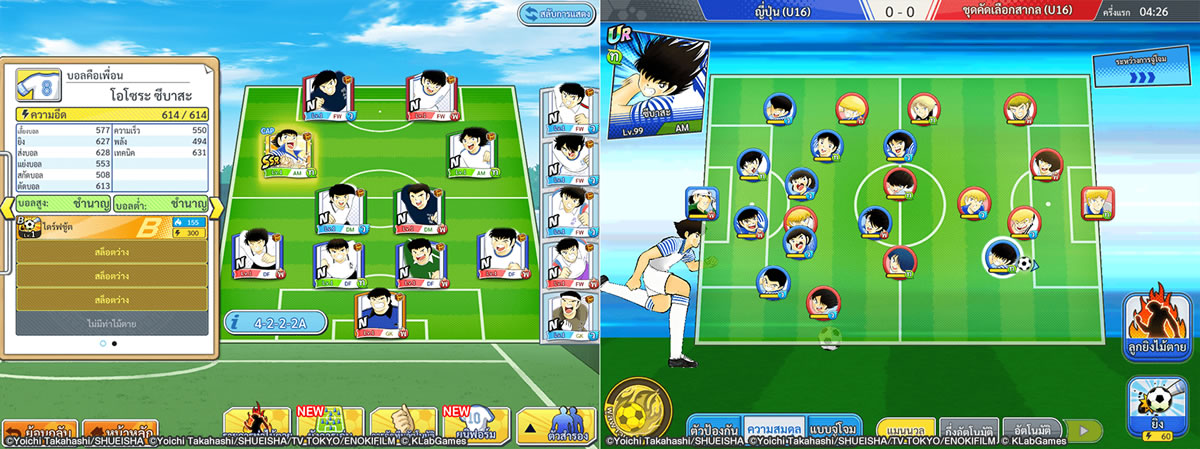Click the play-speed arrow button
1200x449 pixels.
[1084, 429]
